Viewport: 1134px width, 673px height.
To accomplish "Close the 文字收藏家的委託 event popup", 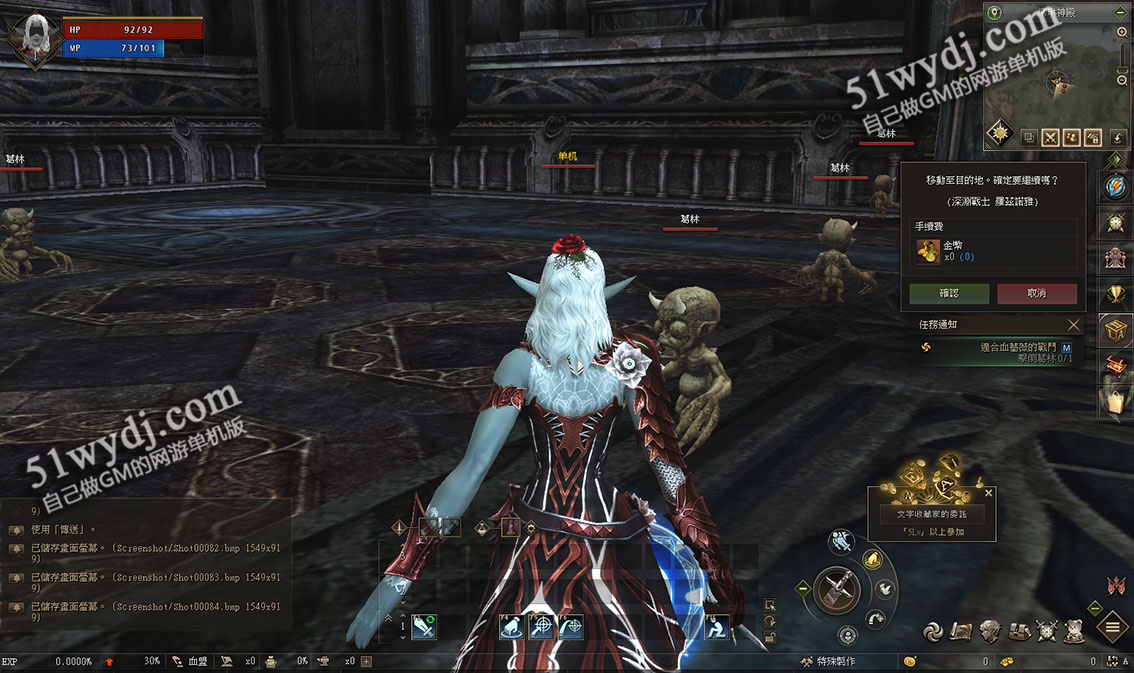I will coord(989,493).
